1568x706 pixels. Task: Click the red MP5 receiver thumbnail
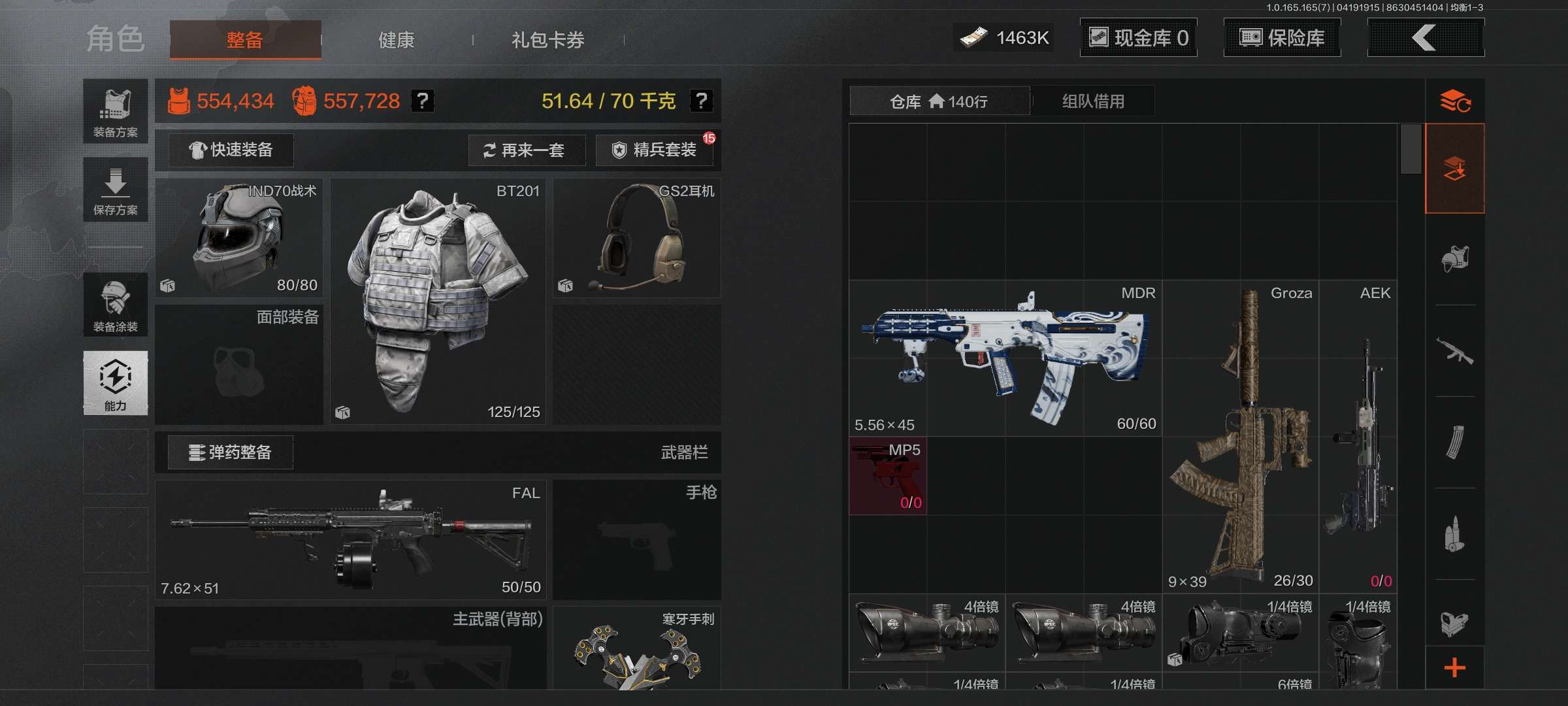tap(887, 476)
